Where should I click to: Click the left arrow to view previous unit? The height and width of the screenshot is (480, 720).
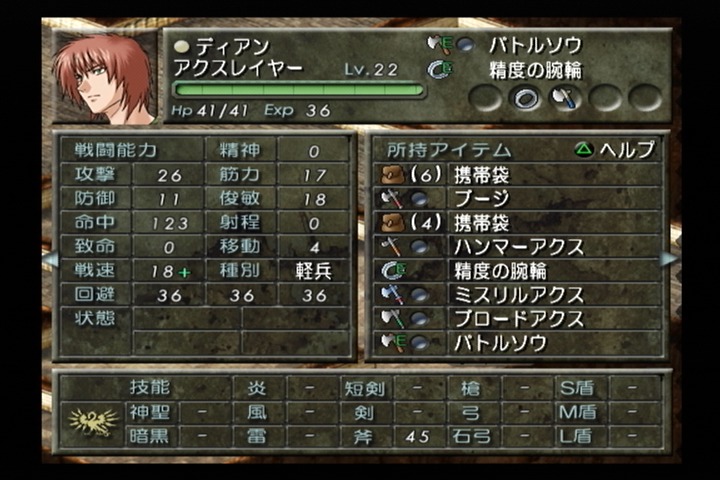pyautogui.click(x=48, y=259)
